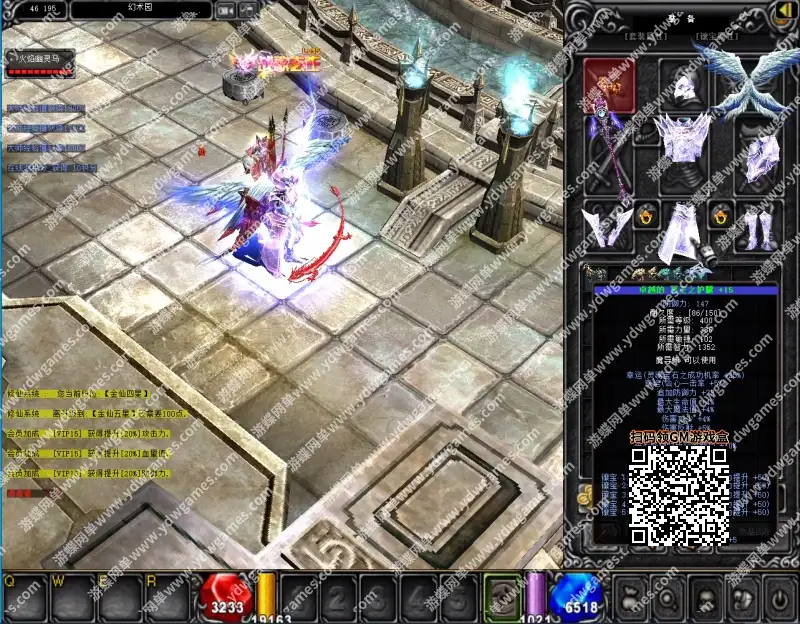Select the purple staff weapon slot

(608, 156)
